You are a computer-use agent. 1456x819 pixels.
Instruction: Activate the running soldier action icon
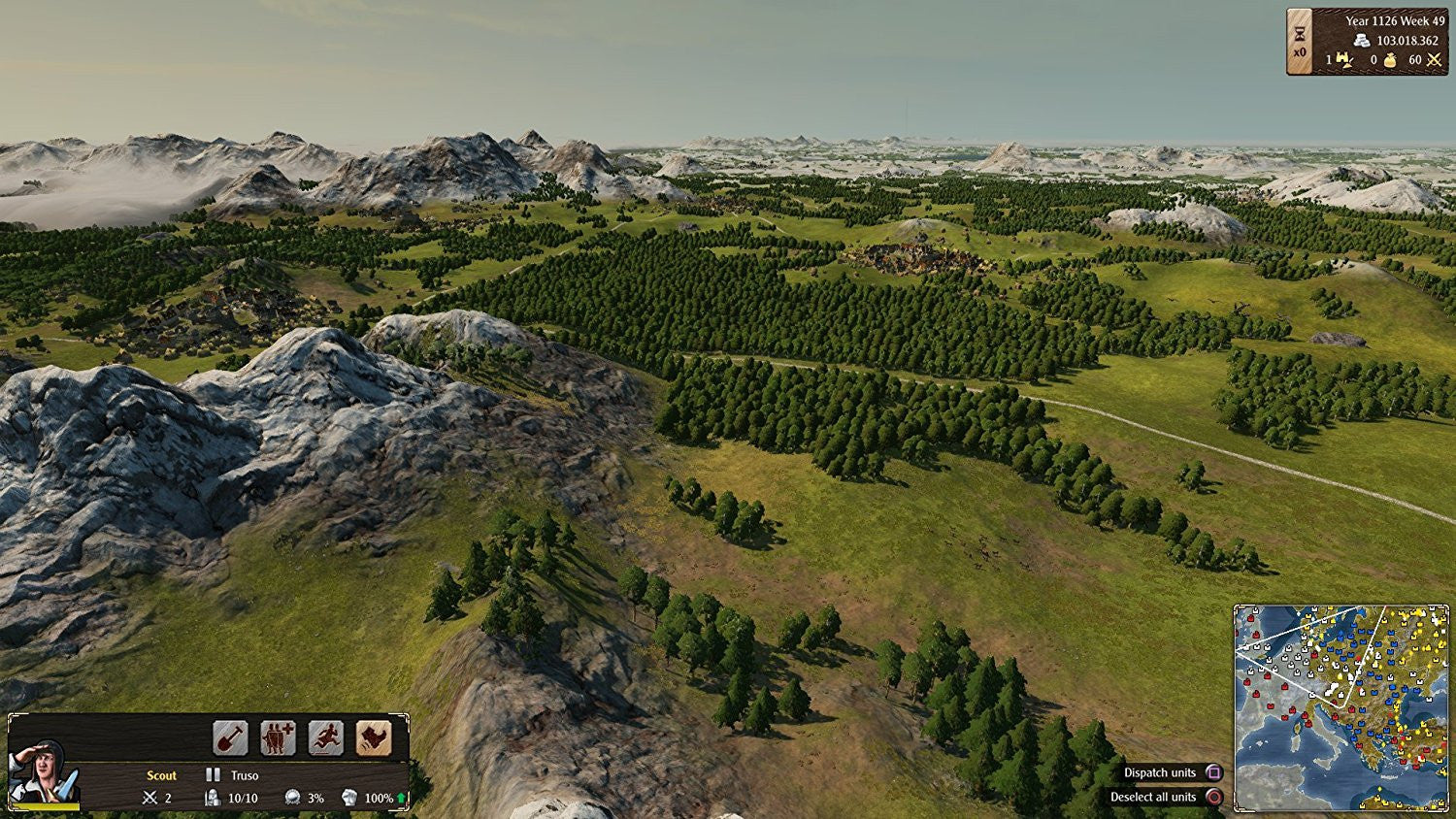[x=326, y=738]
